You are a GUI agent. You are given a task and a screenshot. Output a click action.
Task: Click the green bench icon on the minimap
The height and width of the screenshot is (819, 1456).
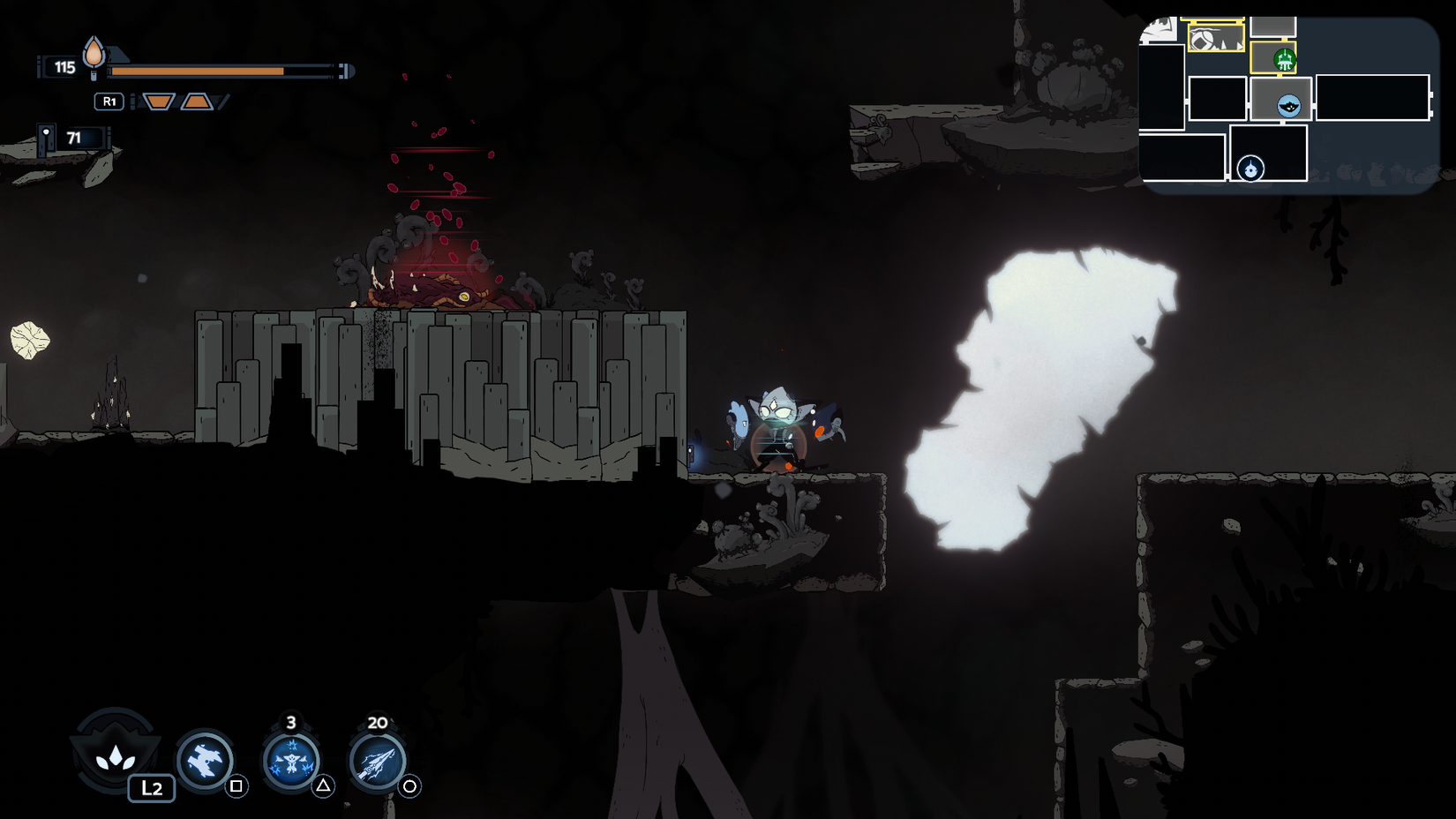(x=1285, y=59)
